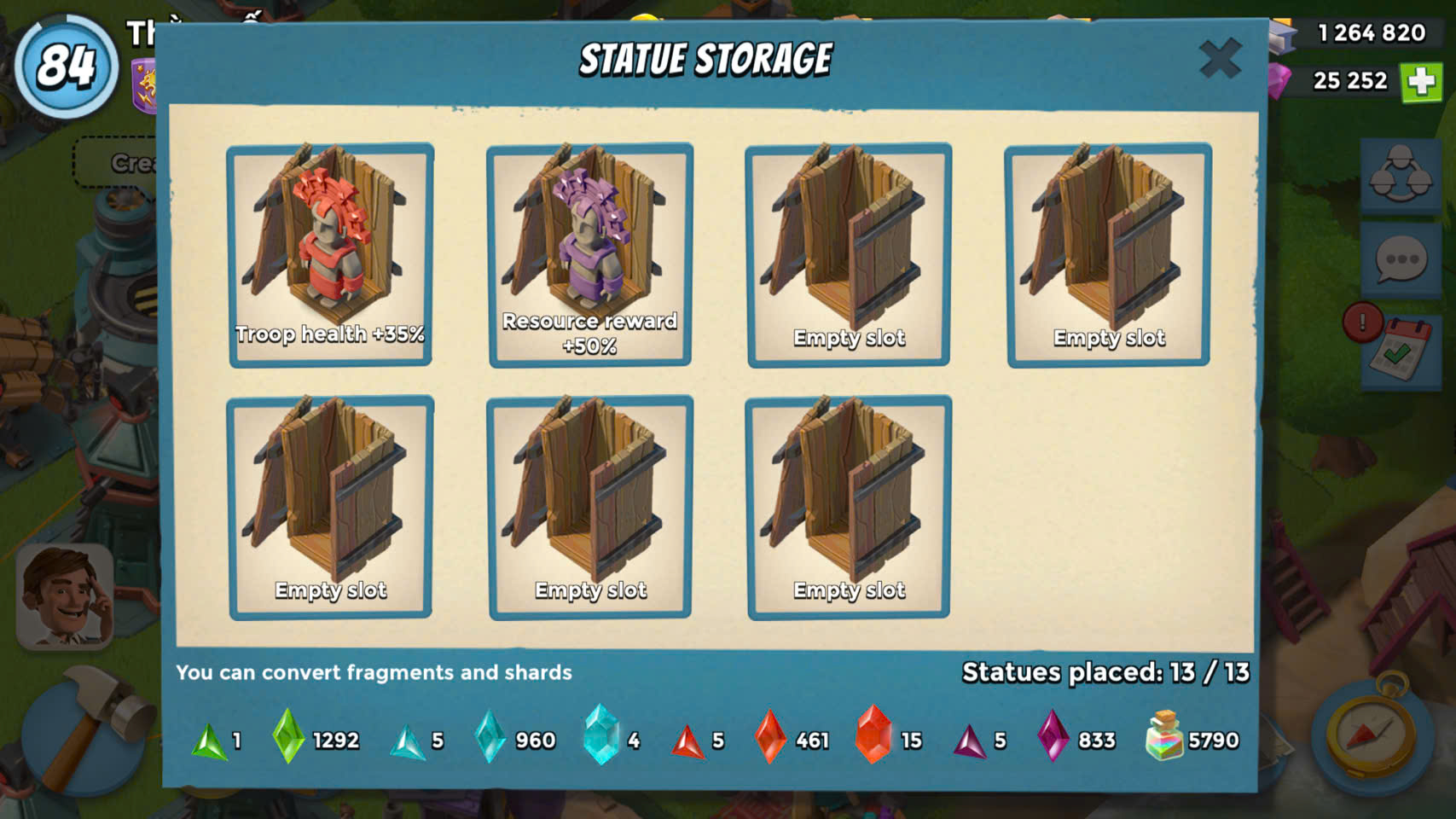Open the chat speech bubble button
This screenshot has width=1456, height=819.
click(1401, 259)
